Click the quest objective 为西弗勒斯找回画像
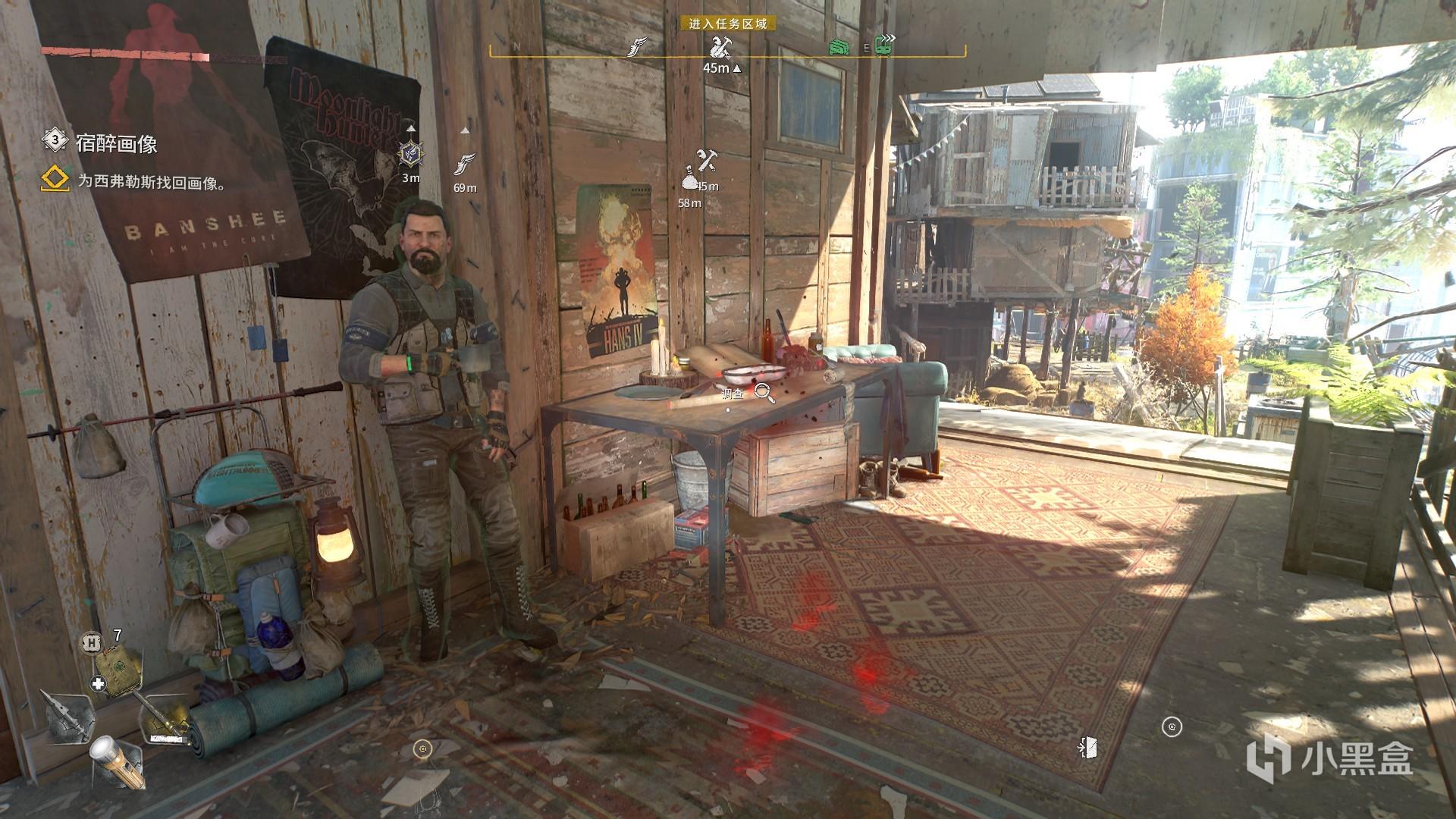Screen dimensions: 1456x819 [x=152, y=183]
